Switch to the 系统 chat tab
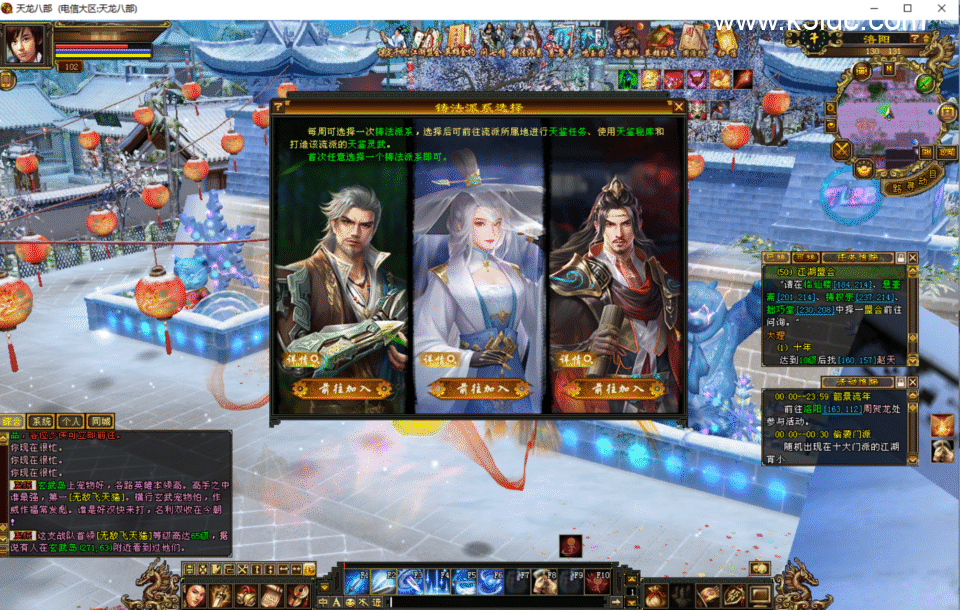 [x=41, y=421]
